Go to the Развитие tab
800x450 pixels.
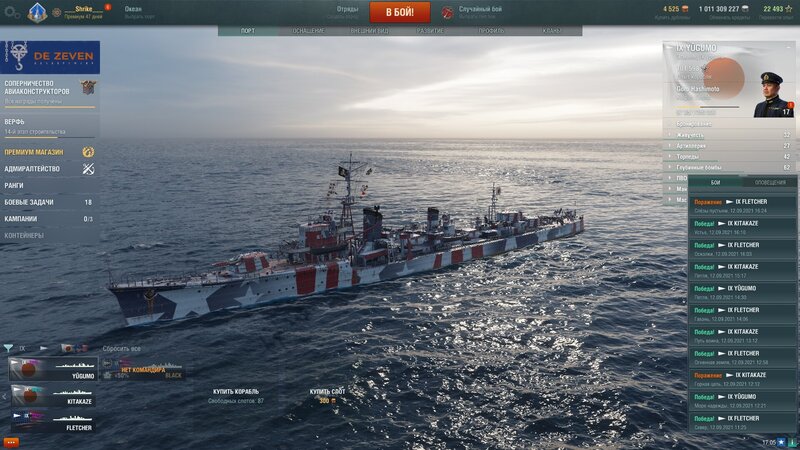(x=431, y=31)
